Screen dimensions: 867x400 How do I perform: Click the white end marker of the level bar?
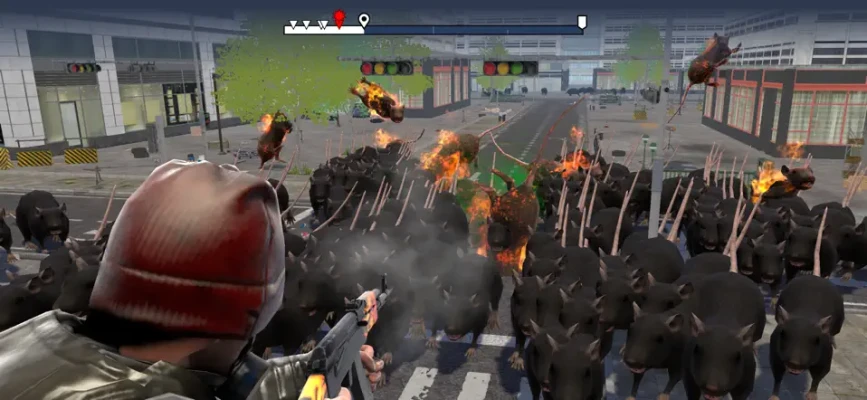pyautogui.click(x=582, y=21)
